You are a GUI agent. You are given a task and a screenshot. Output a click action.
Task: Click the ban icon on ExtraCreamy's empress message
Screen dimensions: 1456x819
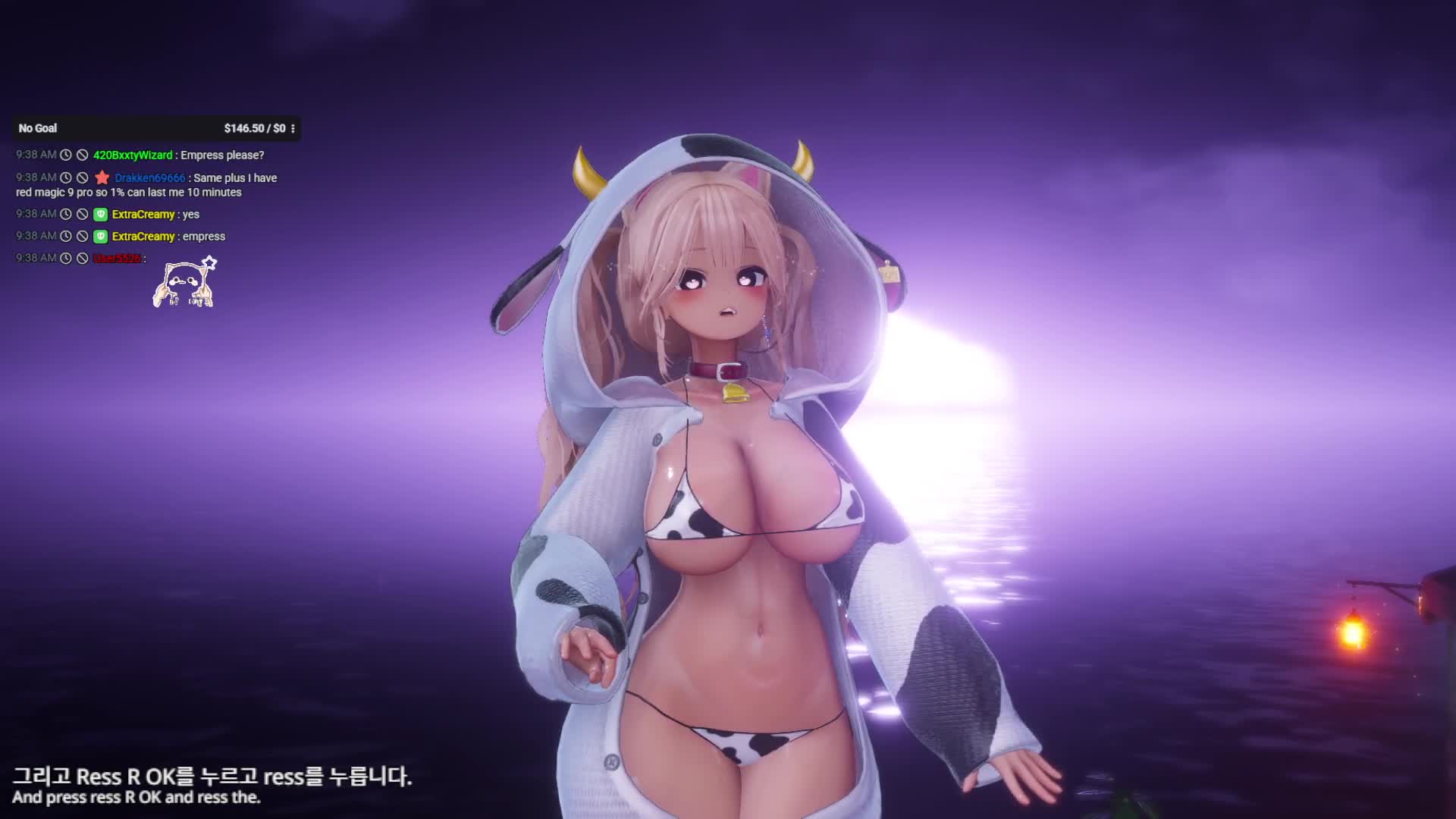83,236
